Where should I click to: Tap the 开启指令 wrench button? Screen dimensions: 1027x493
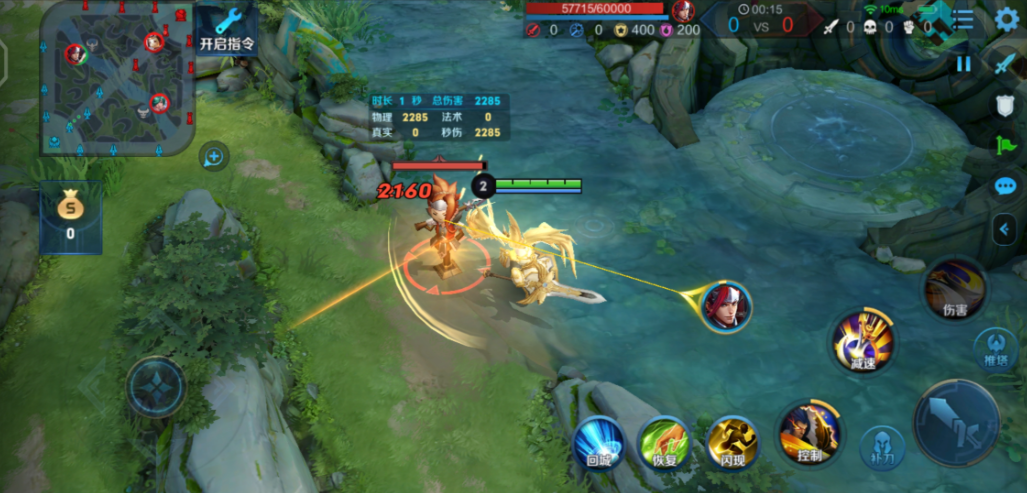pos(227,30)
